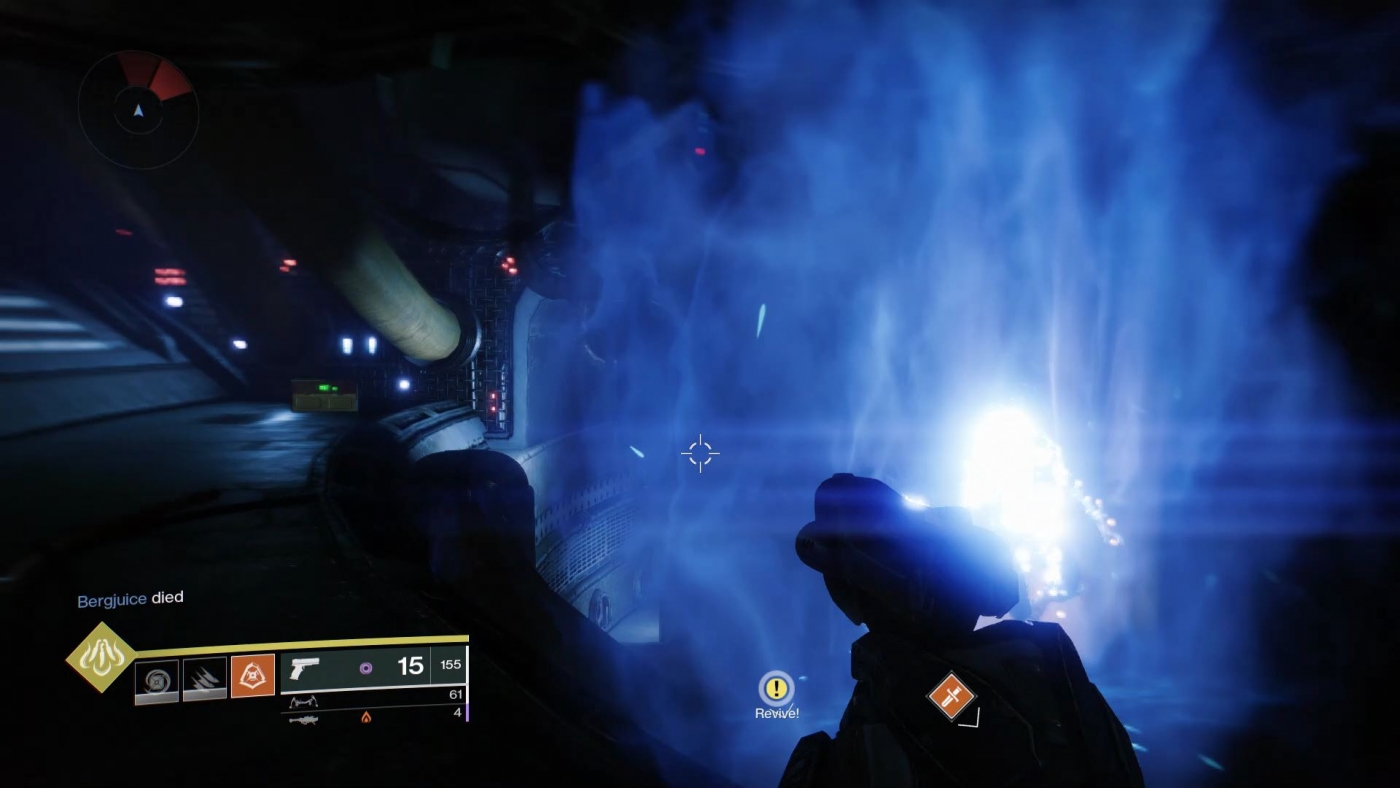Click the crosshair reticle at screen center
1400x788 pixels.
pos(700,453)
